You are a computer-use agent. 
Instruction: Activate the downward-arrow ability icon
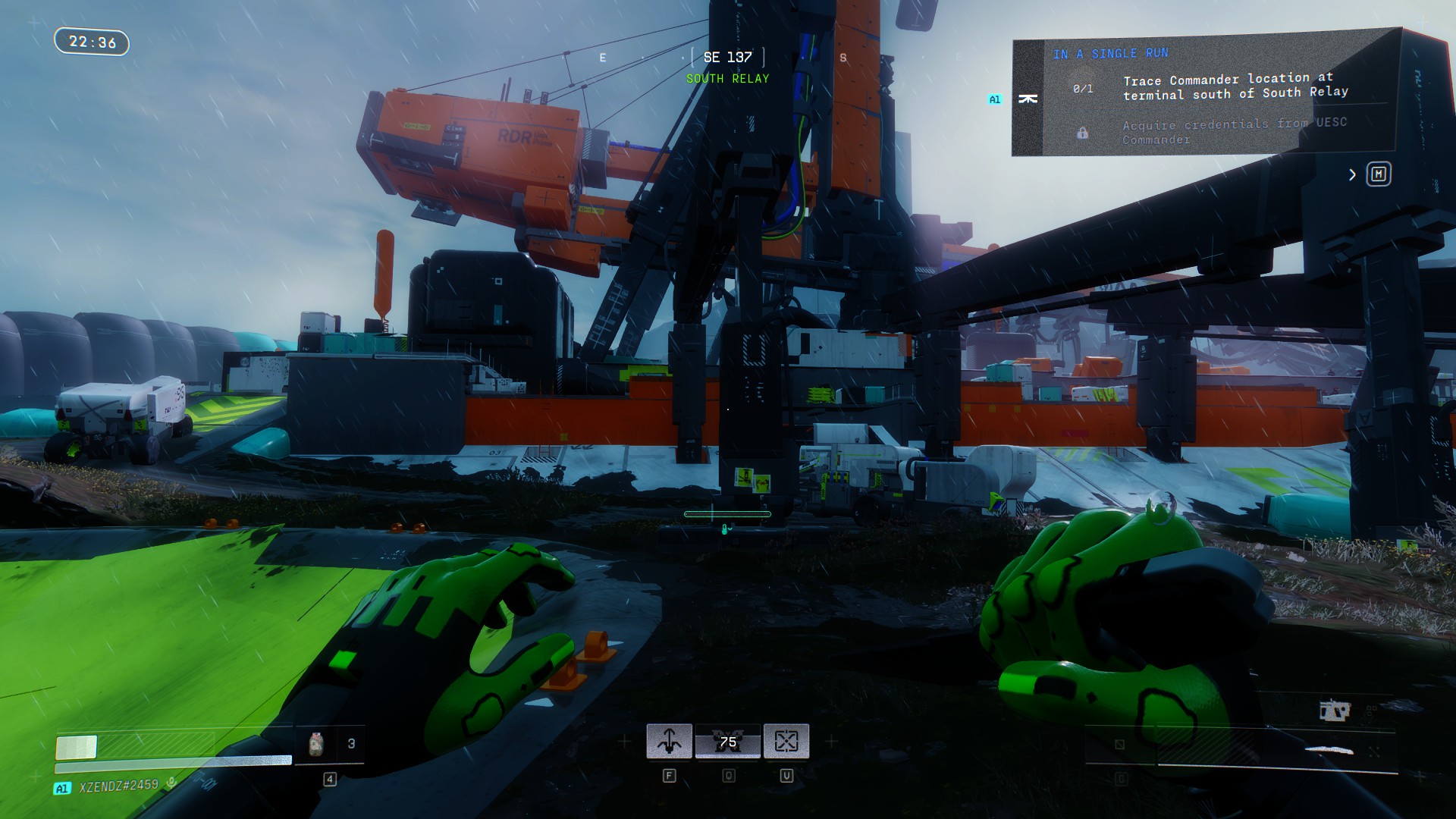pyautogui.click(x=669, y=741)
